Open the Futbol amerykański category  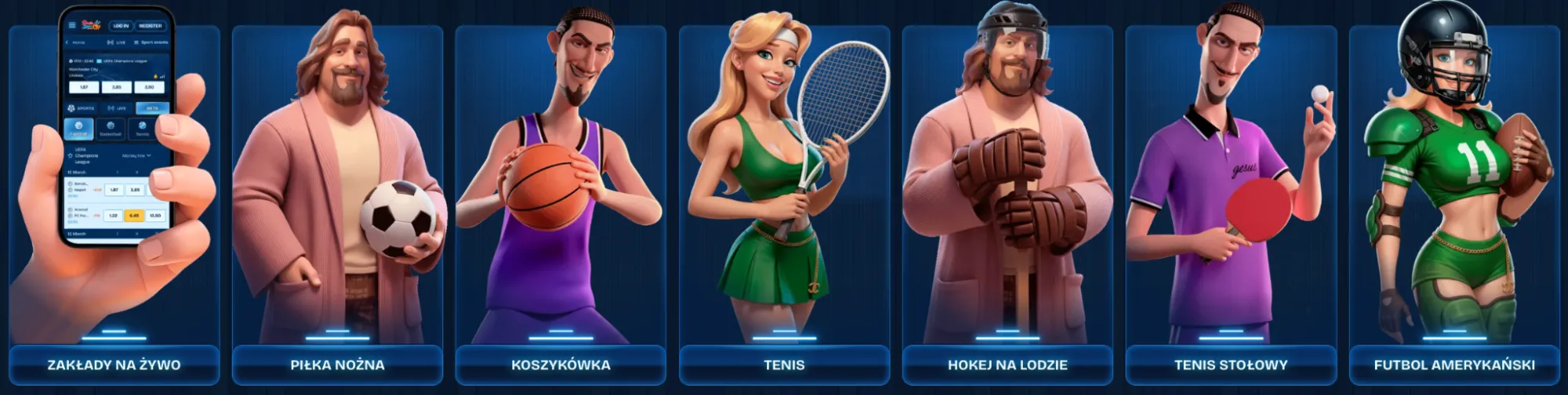pyautogui.click(x=1454, y=364)
